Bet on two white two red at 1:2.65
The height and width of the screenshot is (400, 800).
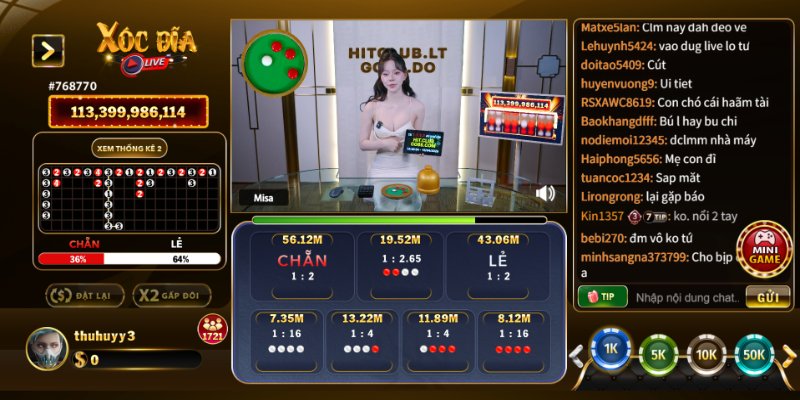pyautogui.click(x=398, y=264)
